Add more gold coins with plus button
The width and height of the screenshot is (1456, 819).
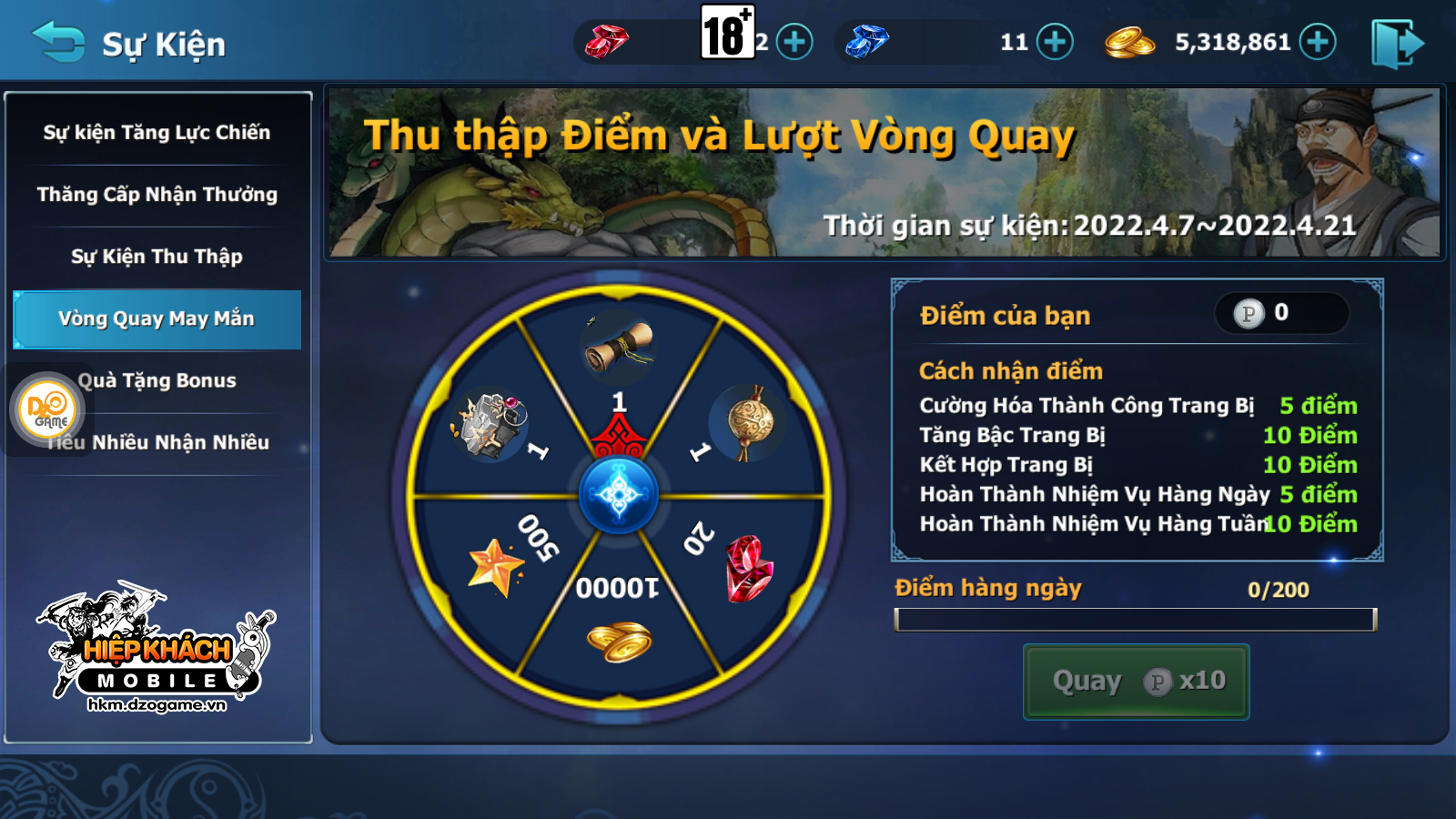pyautogui.click(x=1317, y=42)
